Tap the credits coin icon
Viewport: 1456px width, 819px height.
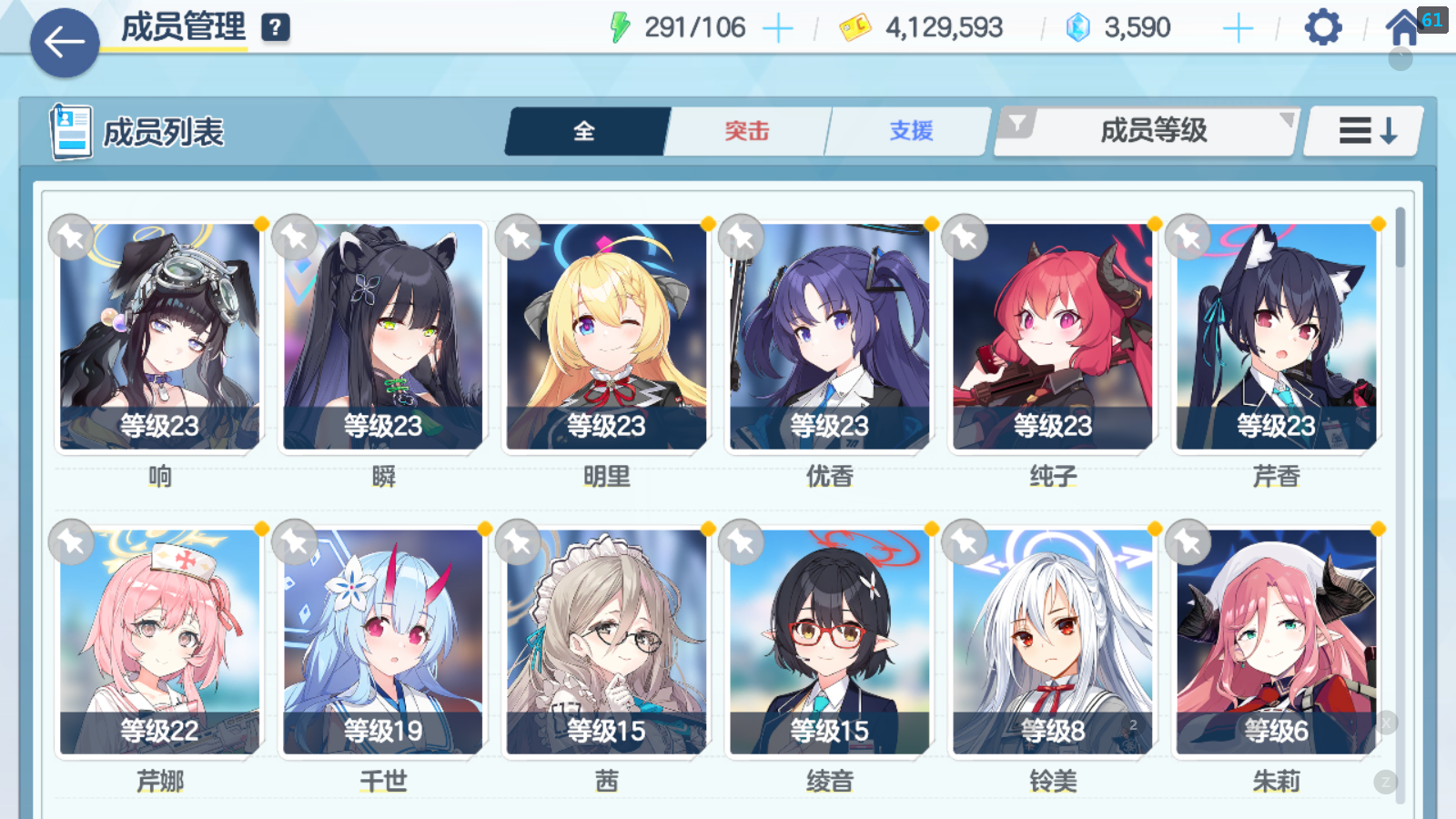click(x=854, y=26)
